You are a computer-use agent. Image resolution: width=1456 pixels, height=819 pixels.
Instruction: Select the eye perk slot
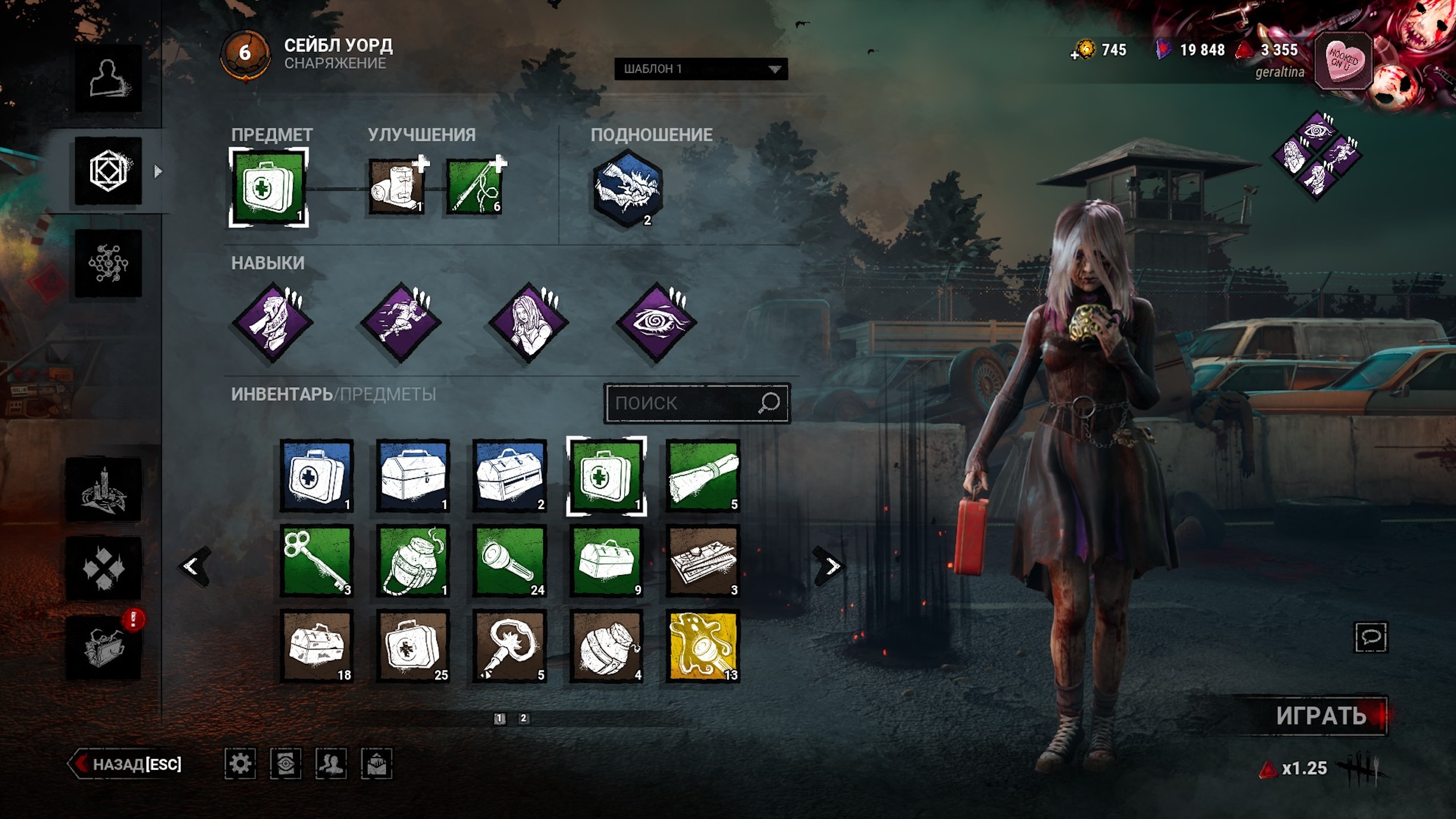point(656,322)
